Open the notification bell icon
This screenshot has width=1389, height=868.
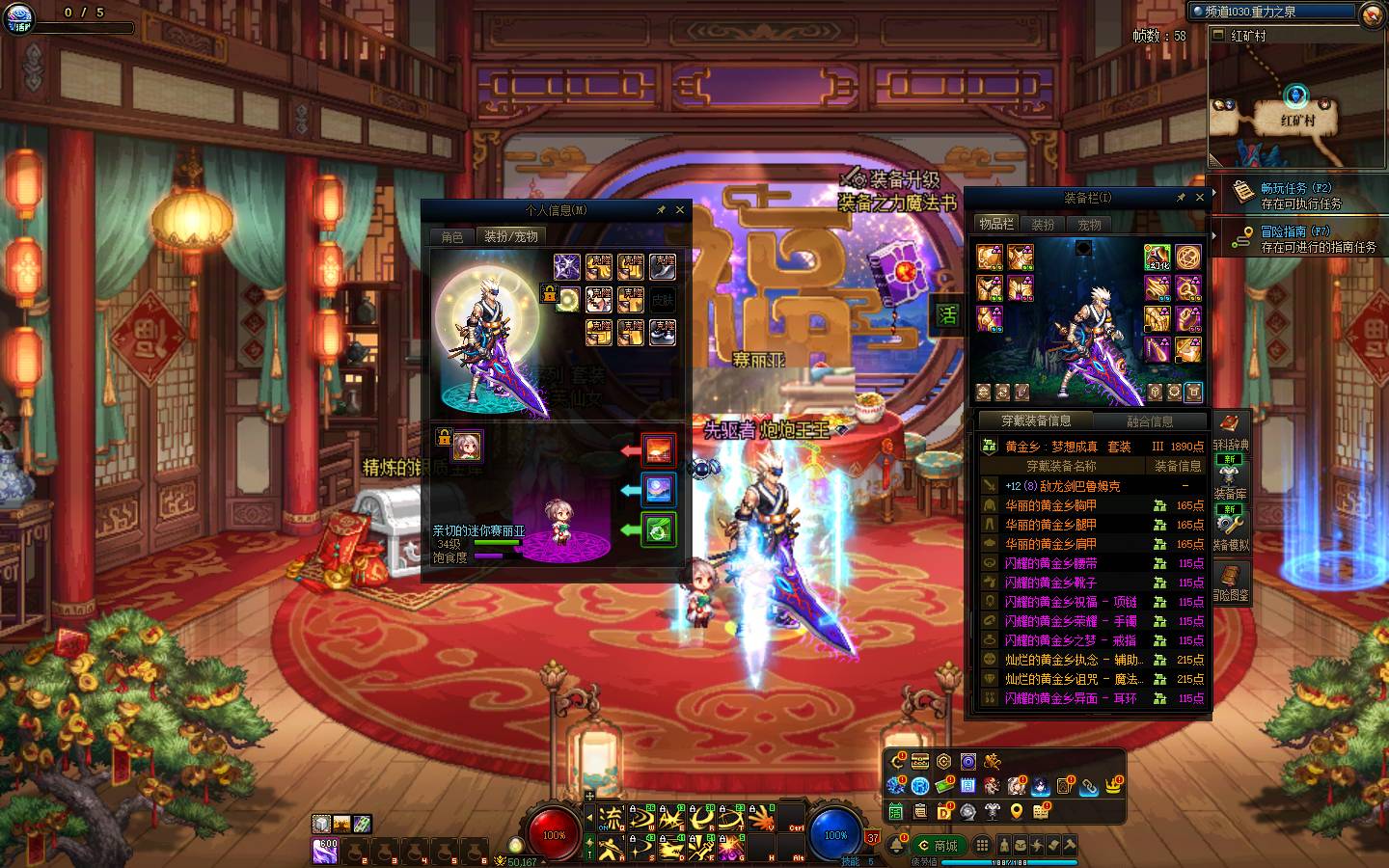tap(898, 845)
